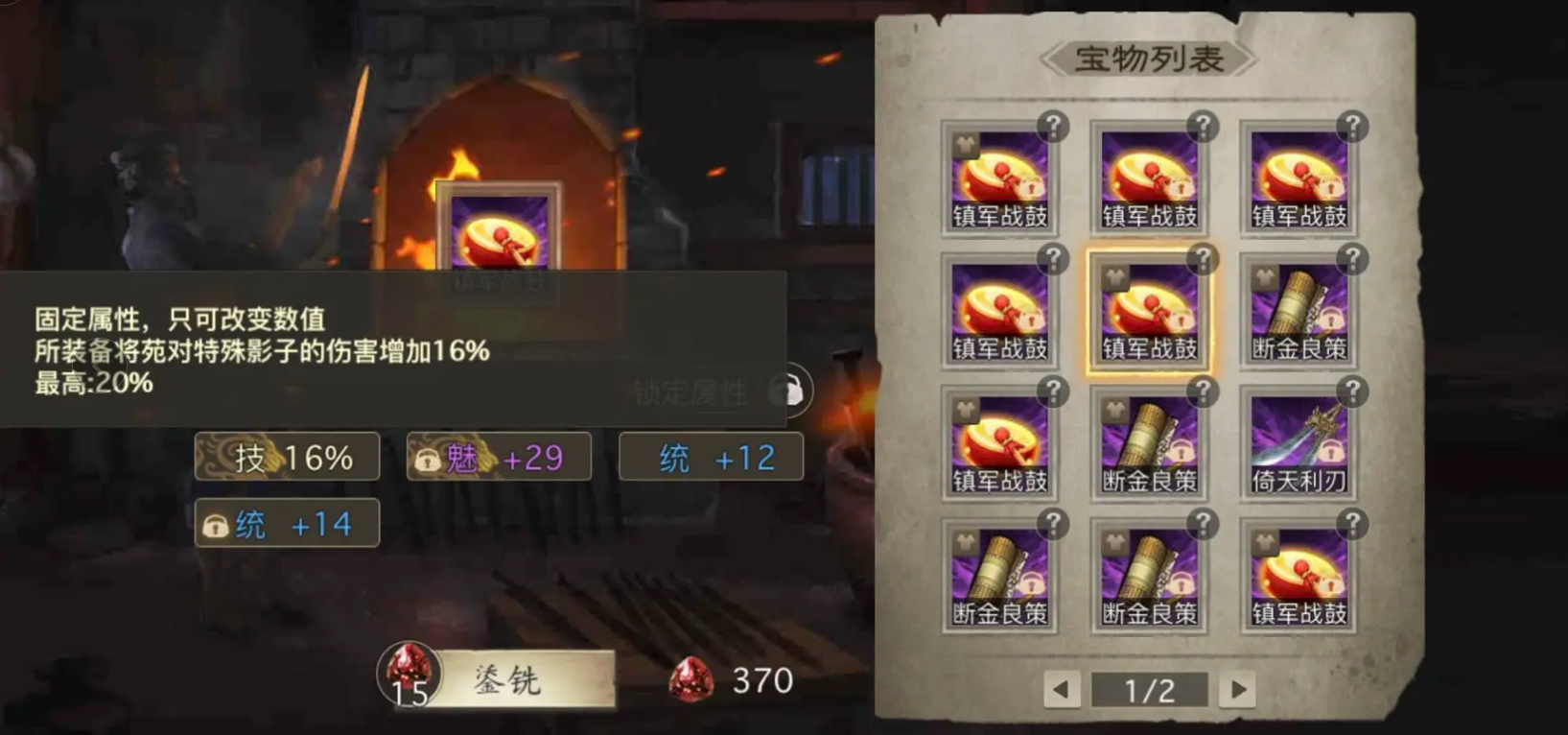Select the 技 16% attribute tag
The height and width of the screenshot is (735, 1568).
tap(286, 456)
